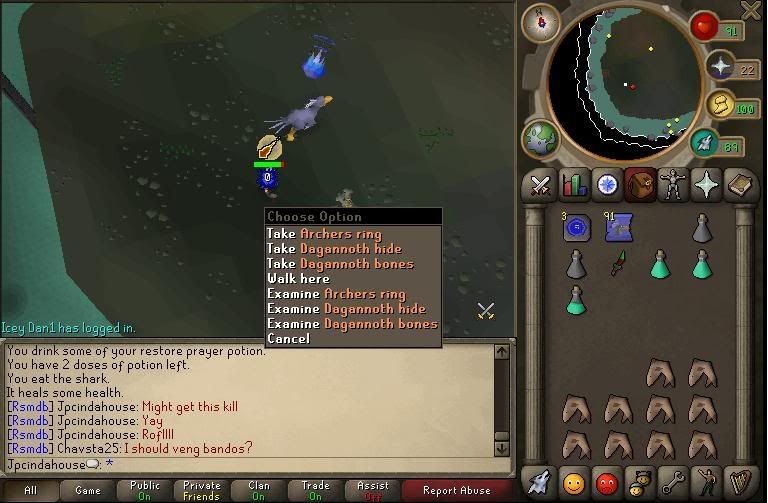Choose the Walk here option
The width and height of the screenshot is (768, 503).
coord(298,279)
